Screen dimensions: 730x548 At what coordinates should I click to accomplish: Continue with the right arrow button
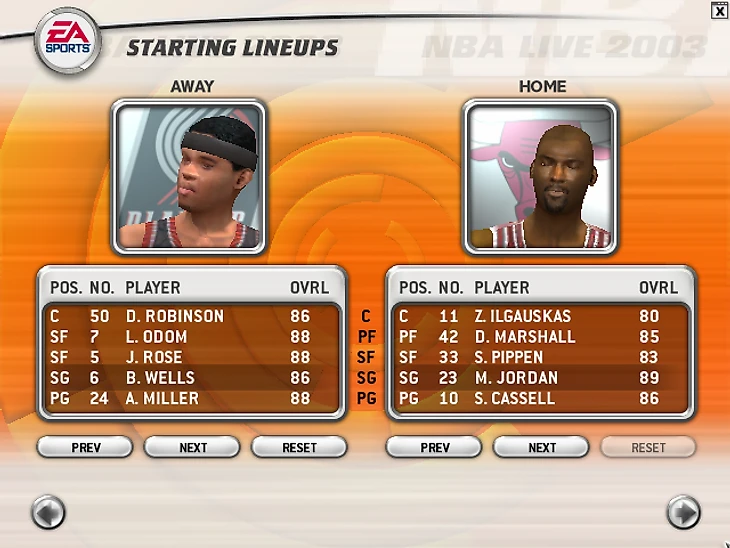(683, 512)
